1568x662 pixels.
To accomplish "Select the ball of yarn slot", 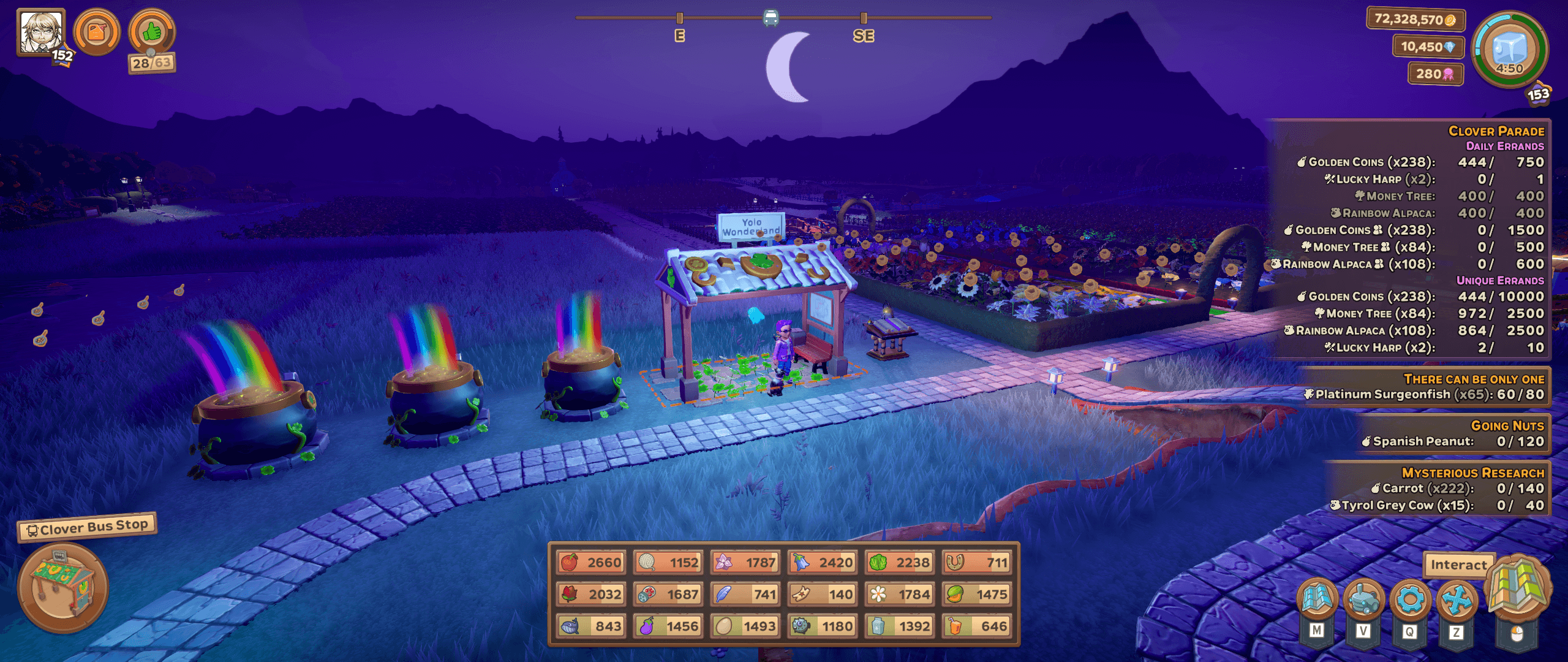I will [x=668, y=562].
